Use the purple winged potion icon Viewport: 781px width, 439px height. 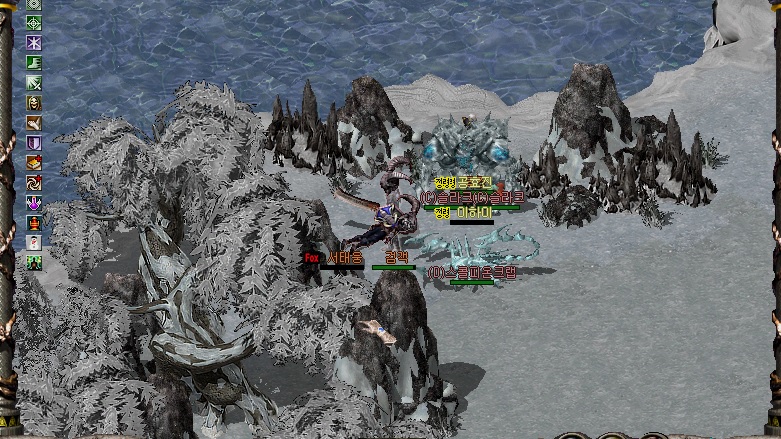34,203
